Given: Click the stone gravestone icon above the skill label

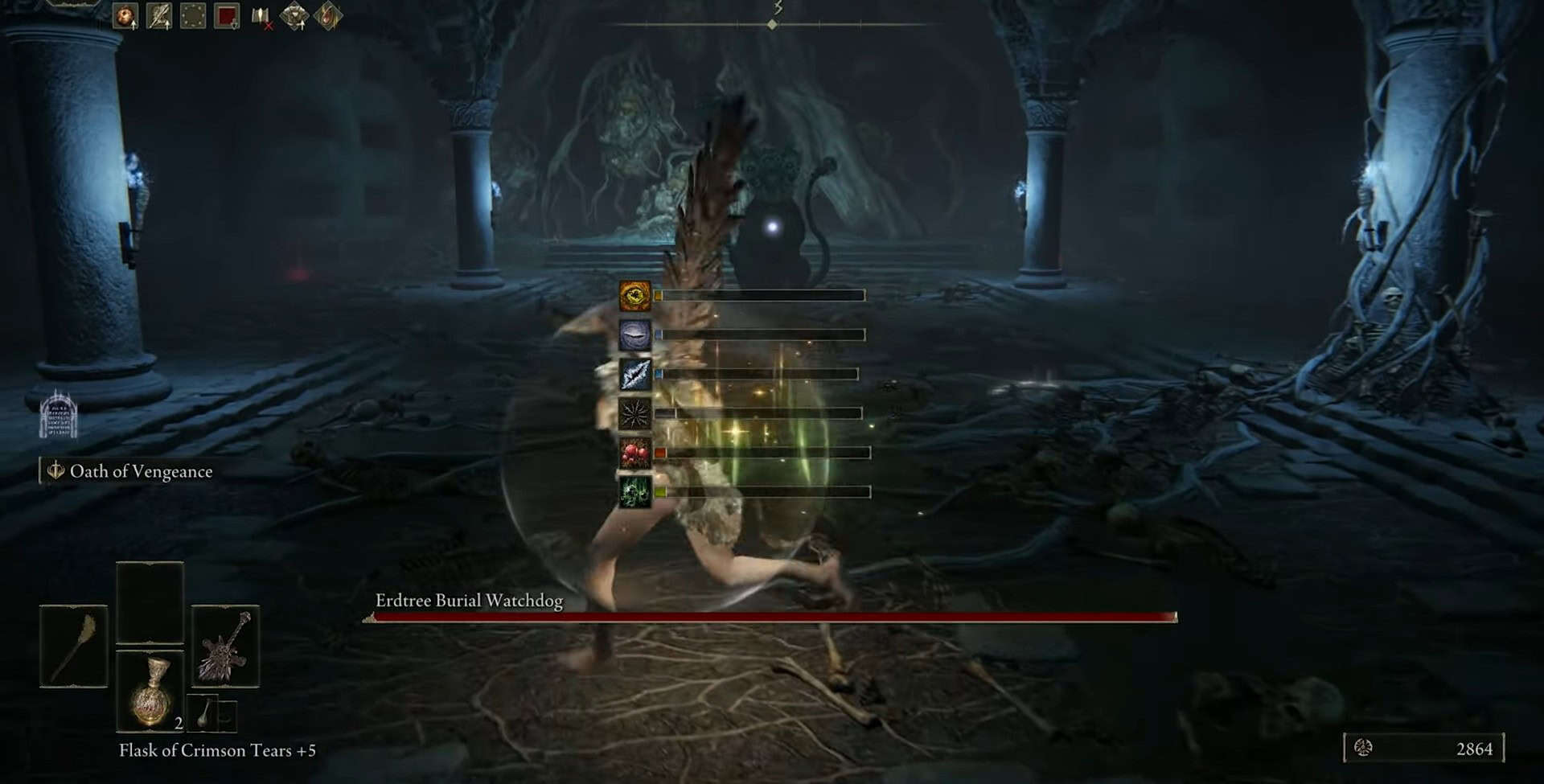Looking at the screenshot, I should tap(59, 415).
